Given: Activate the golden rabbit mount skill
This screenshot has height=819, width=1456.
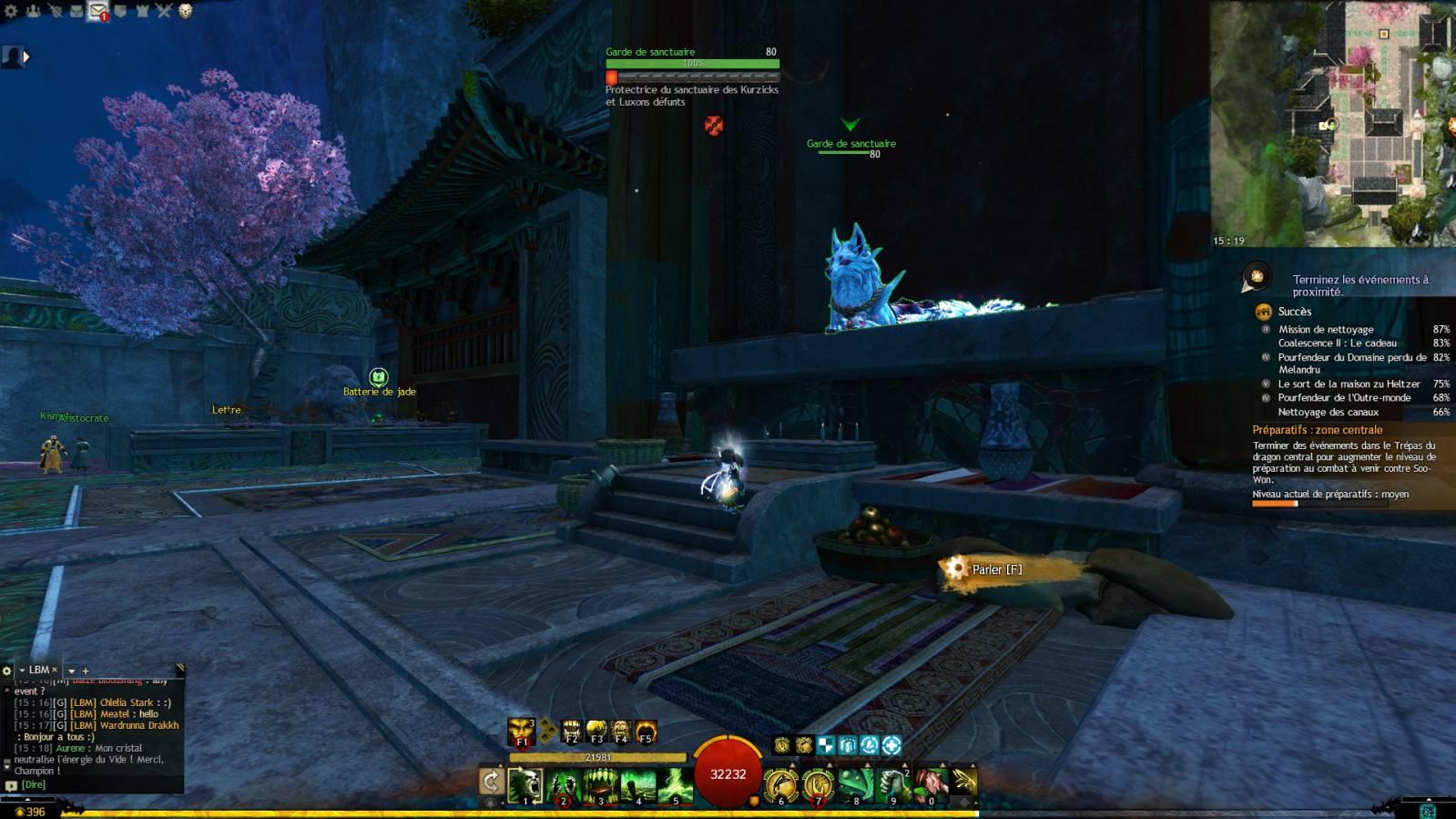Looking at the screenshot, I should [964, 782].
